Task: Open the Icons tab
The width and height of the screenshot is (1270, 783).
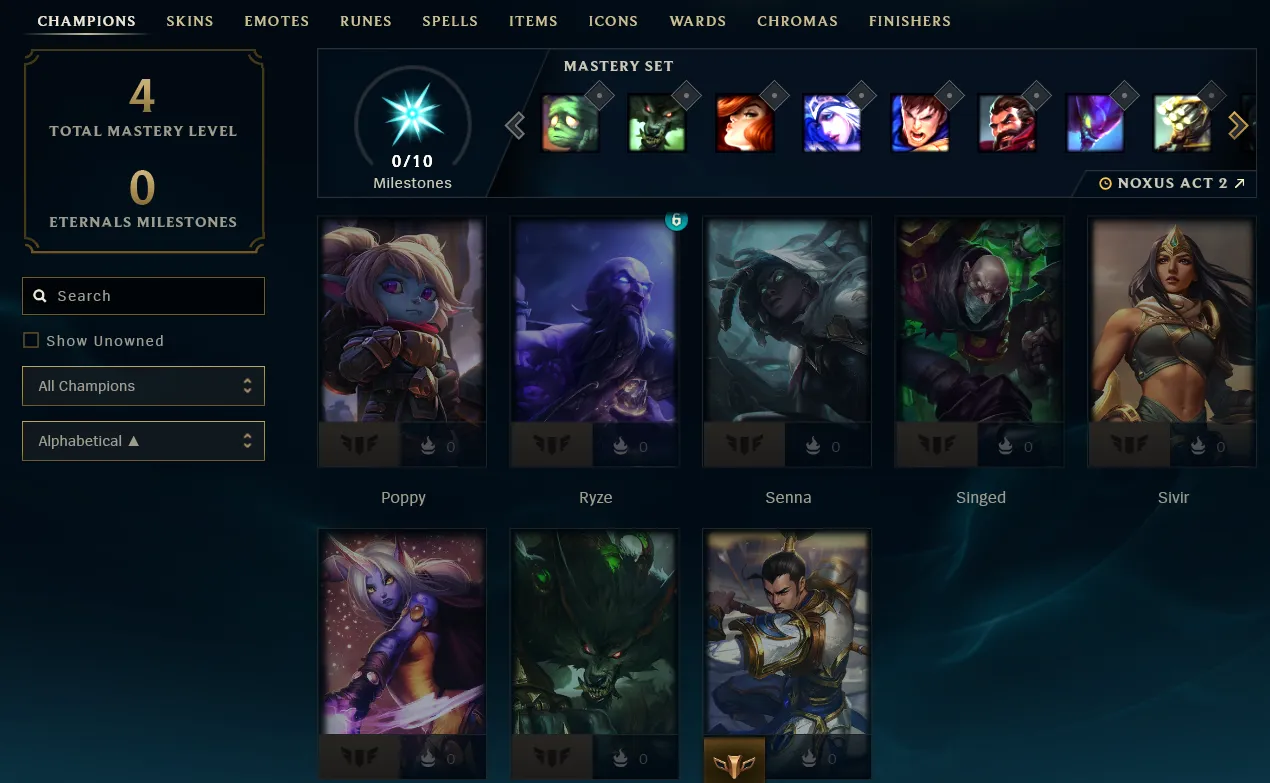Action: pyautogui.click(x=613, y=21)
